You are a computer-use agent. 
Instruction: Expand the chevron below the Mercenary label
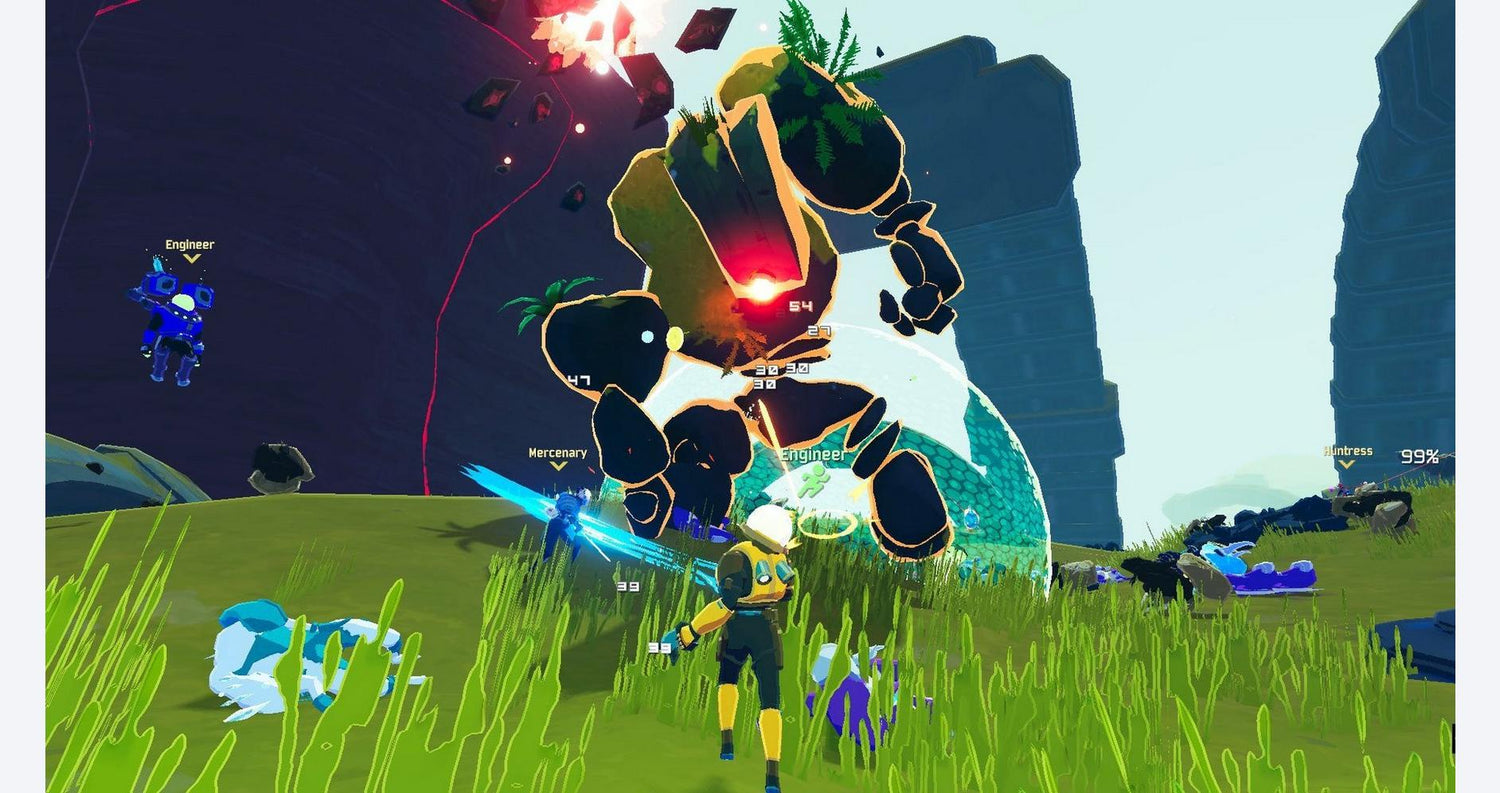(x=556, y=465)
